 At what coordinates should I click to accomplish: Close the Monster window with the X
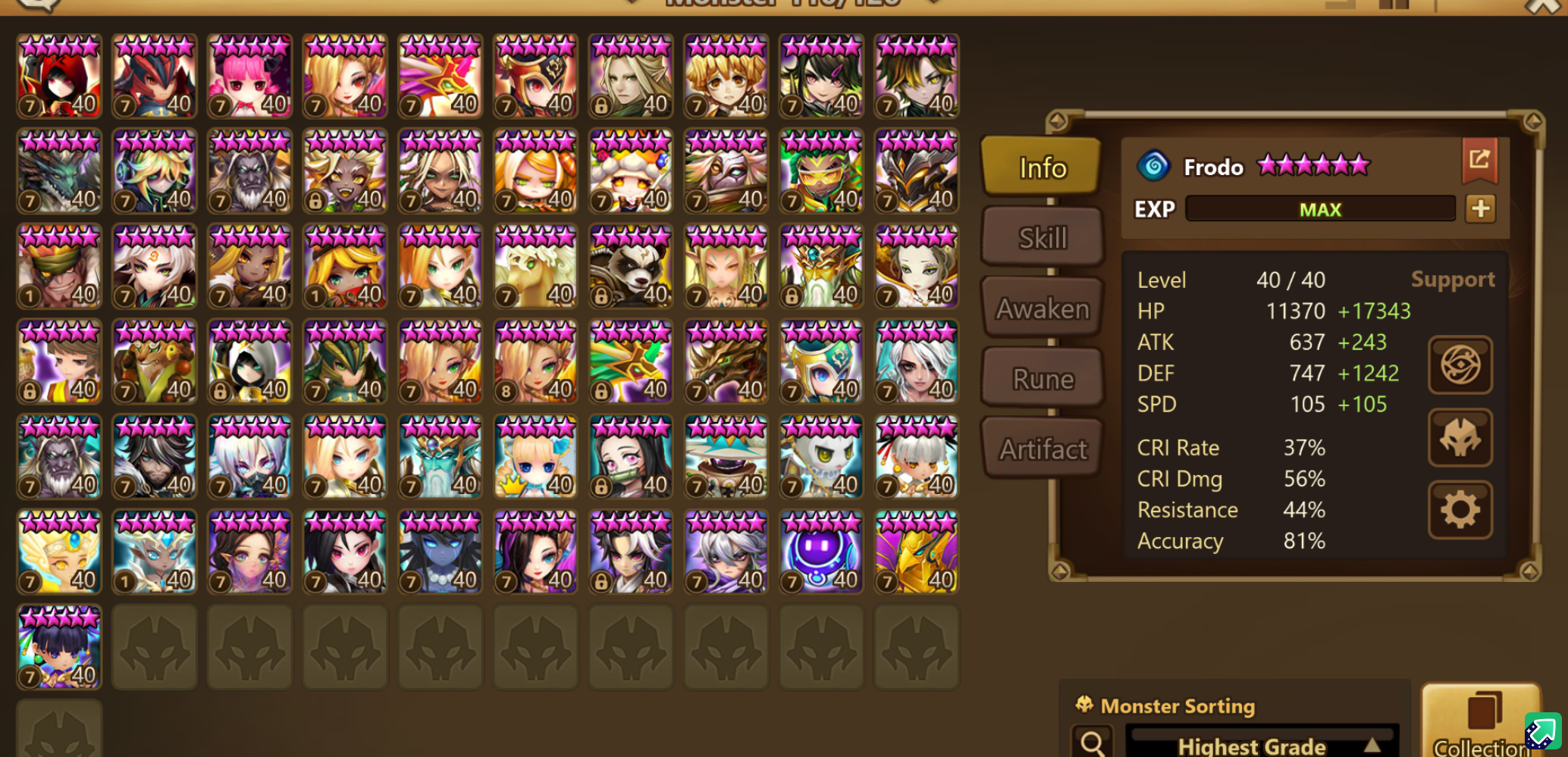[1543, 8]
